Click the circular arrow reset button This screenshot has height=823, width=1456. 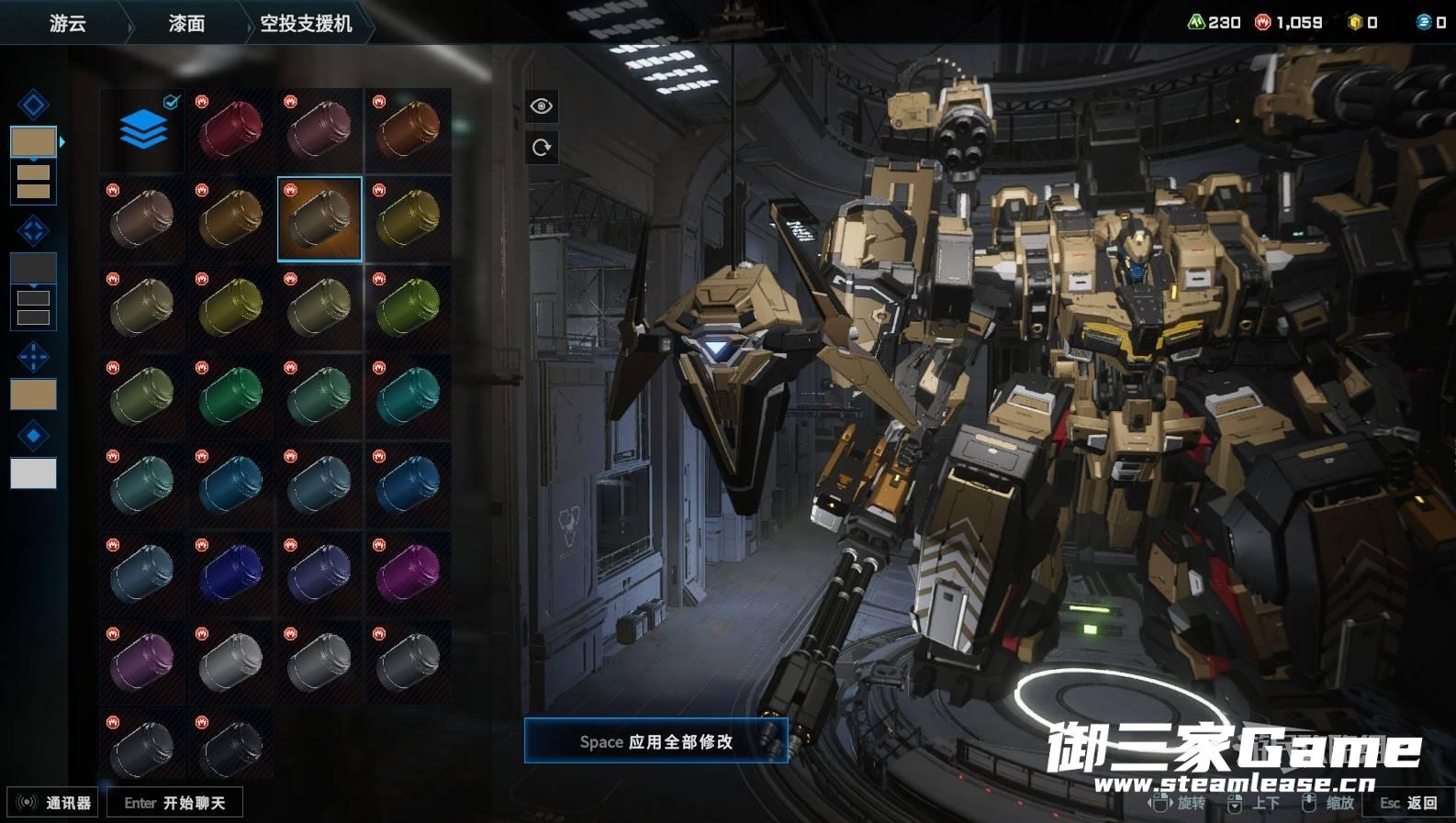[x=542, y=147]
